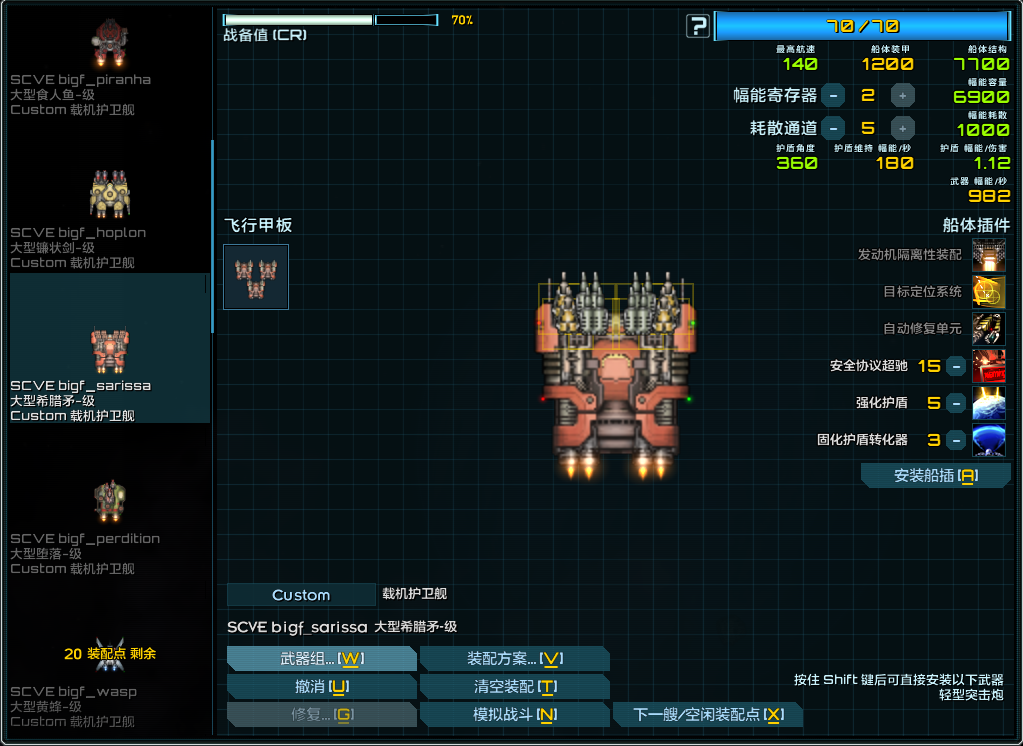Clear the loadout with 清空装配
Screen dimensions: 1023x746
(x=514, y=686)
